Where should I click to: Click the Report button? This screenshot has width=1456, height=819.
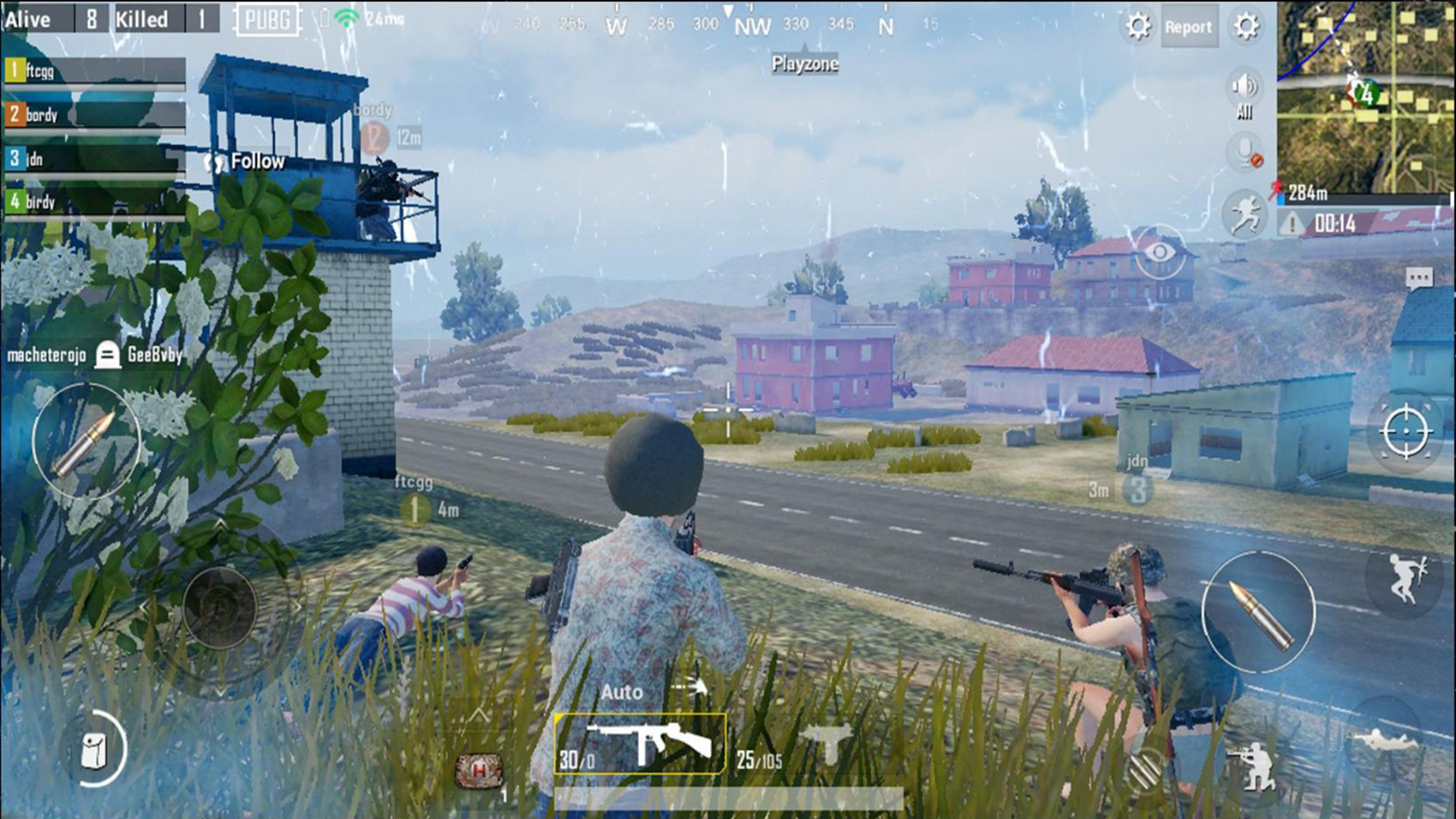(x=1188, y=27)
